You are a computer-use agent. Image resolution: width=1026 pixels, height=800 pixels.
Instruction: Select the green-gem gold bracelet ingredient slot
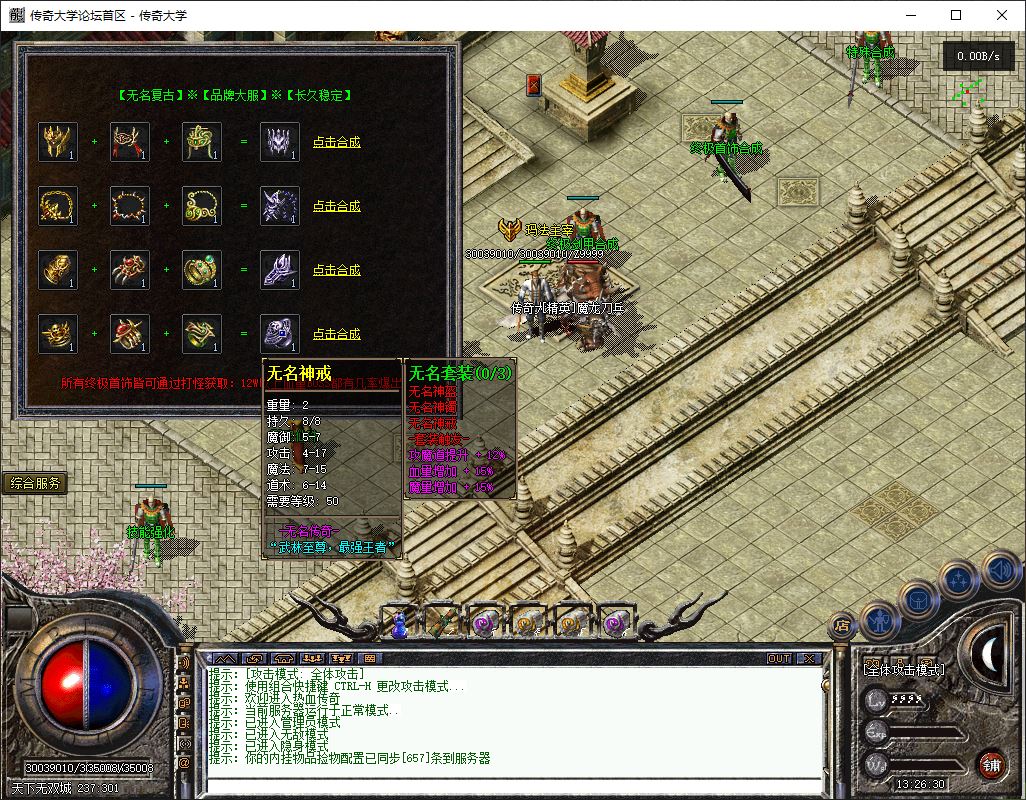[202, 270]
